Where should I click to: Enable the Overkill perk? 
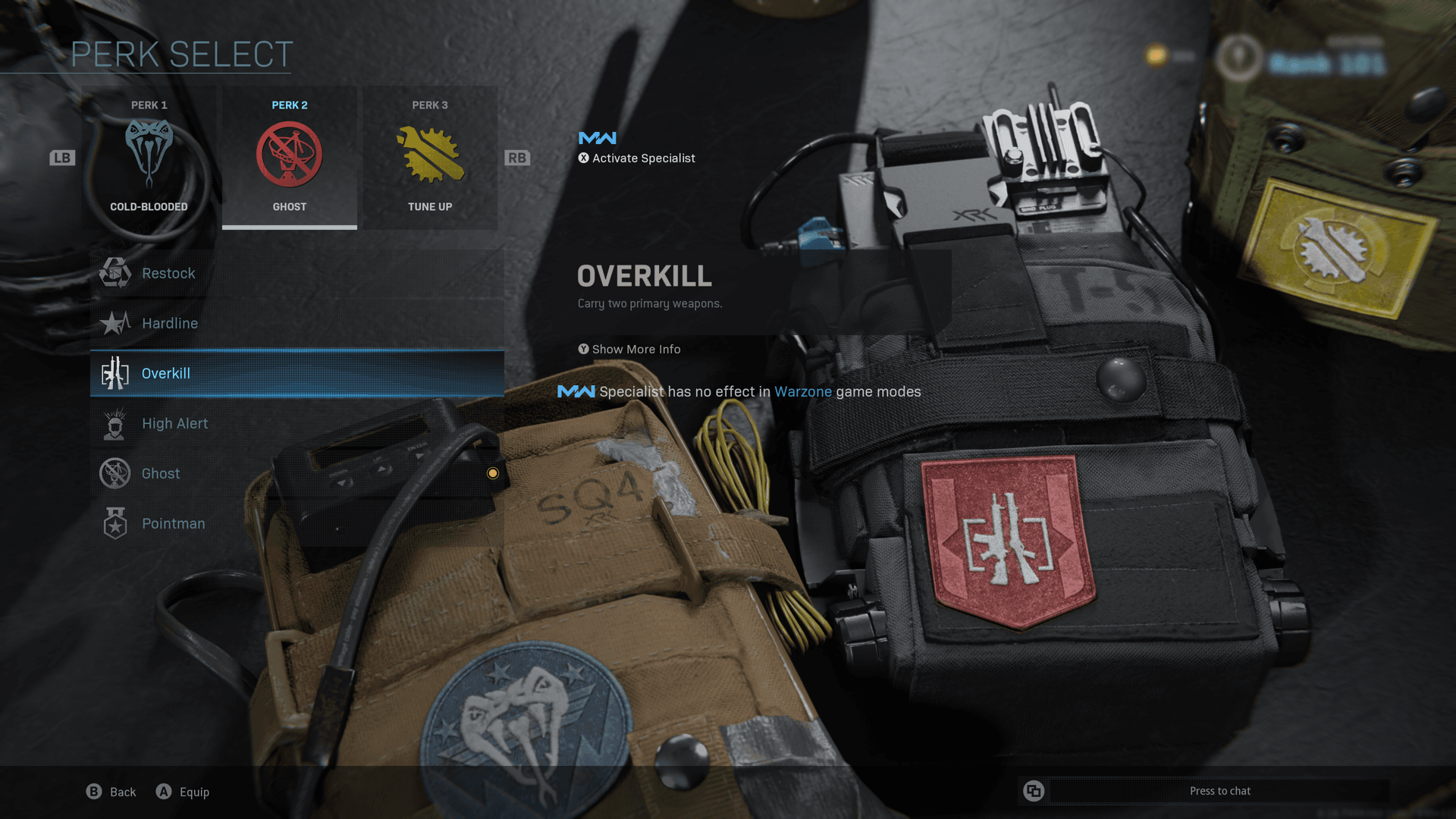coord(297,373)
